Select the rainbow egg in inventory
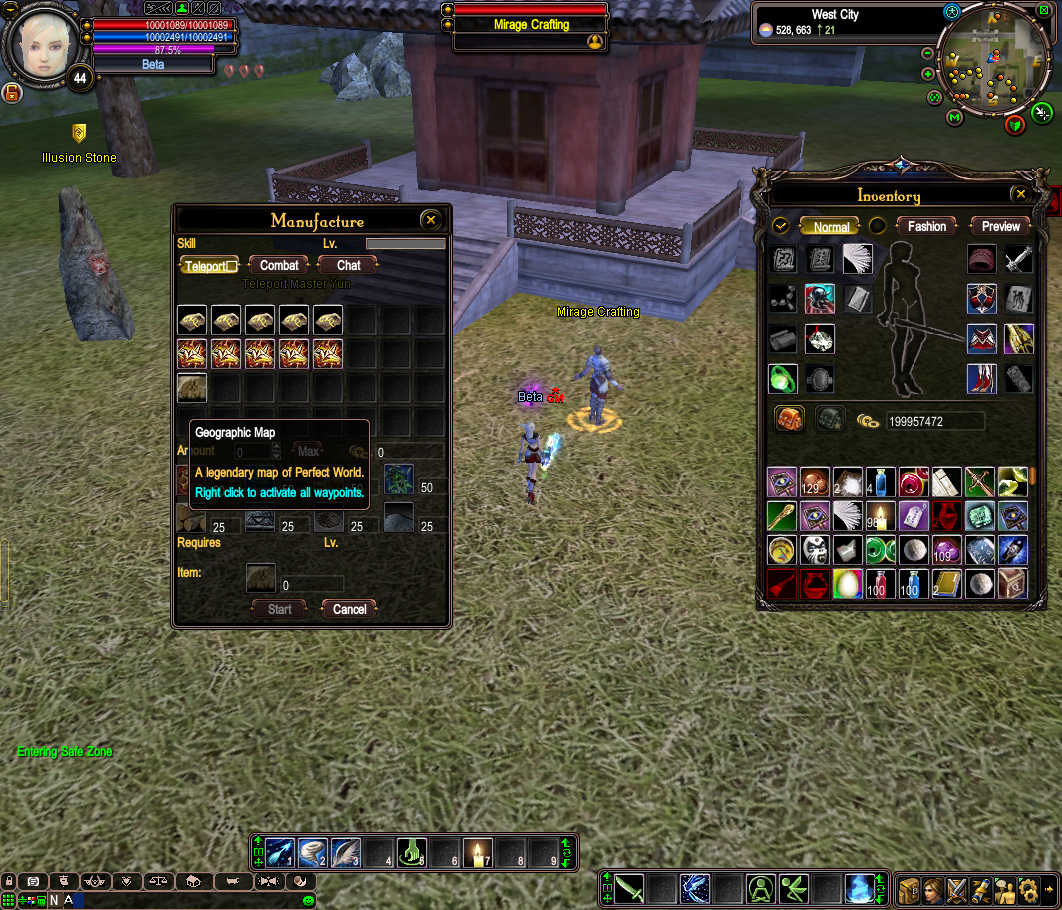The height and width of the screenshot is (910, 1062). point(846,583)
